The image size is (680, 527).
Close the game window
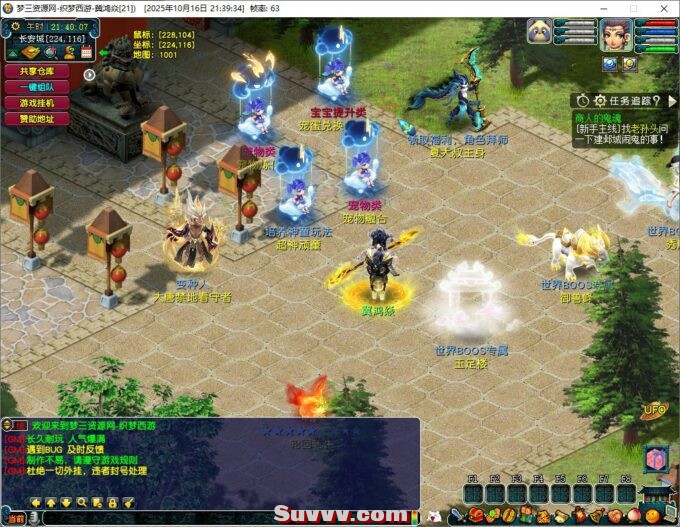[664, 8]
